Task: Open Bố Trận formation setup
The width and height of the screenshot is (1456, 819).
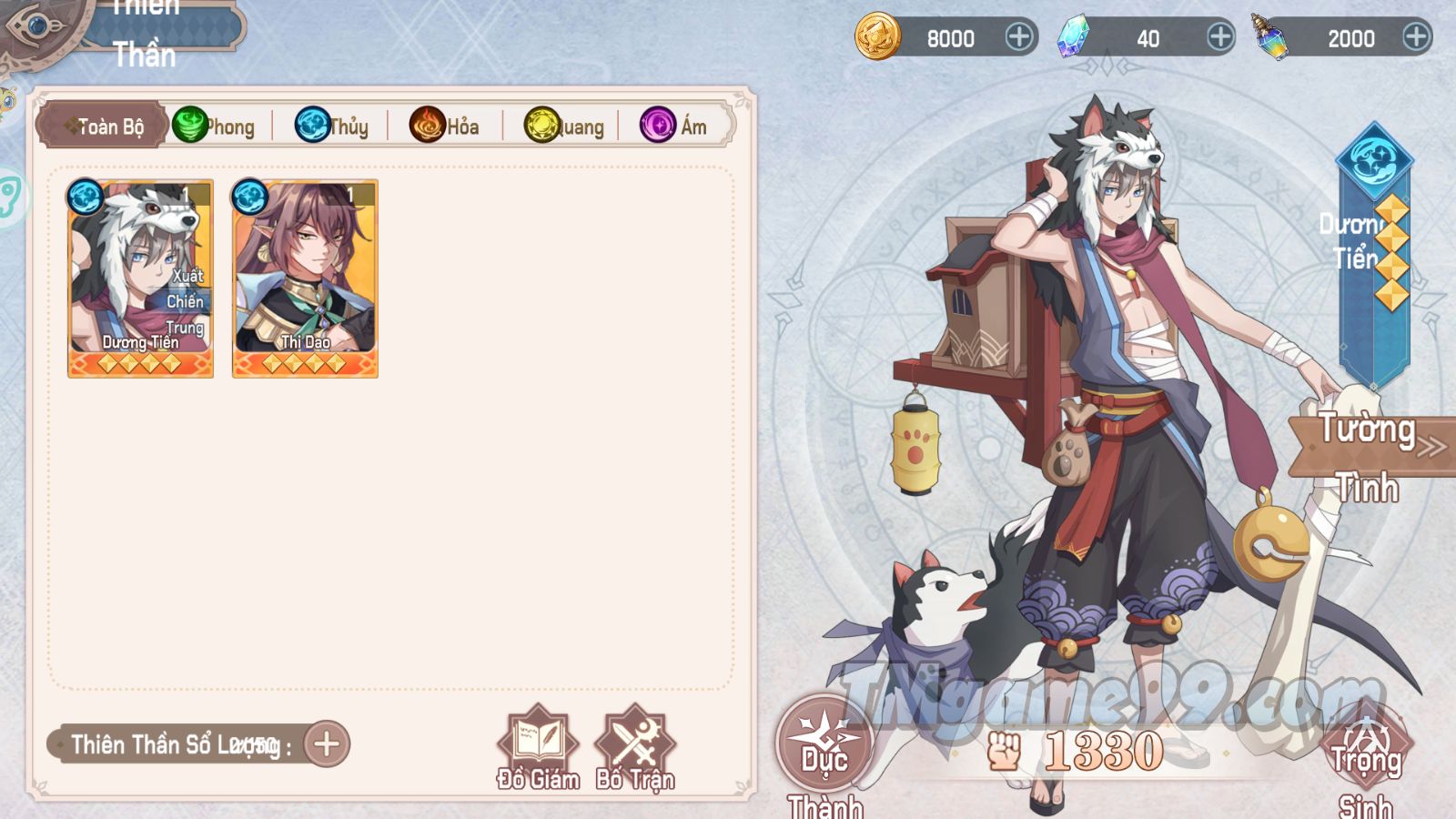Action: (x=635, y=748)
